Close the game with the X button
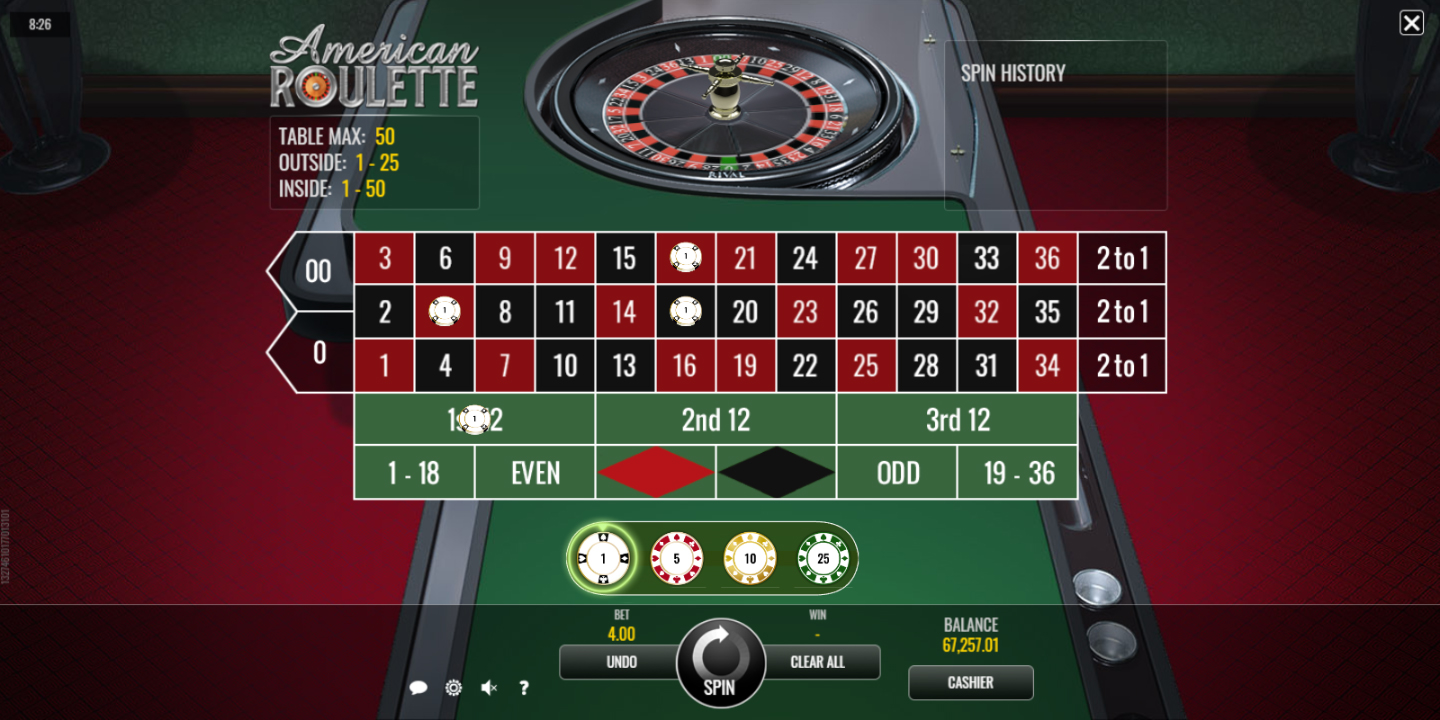1440x720 pixels. [x=1411, y=23]
